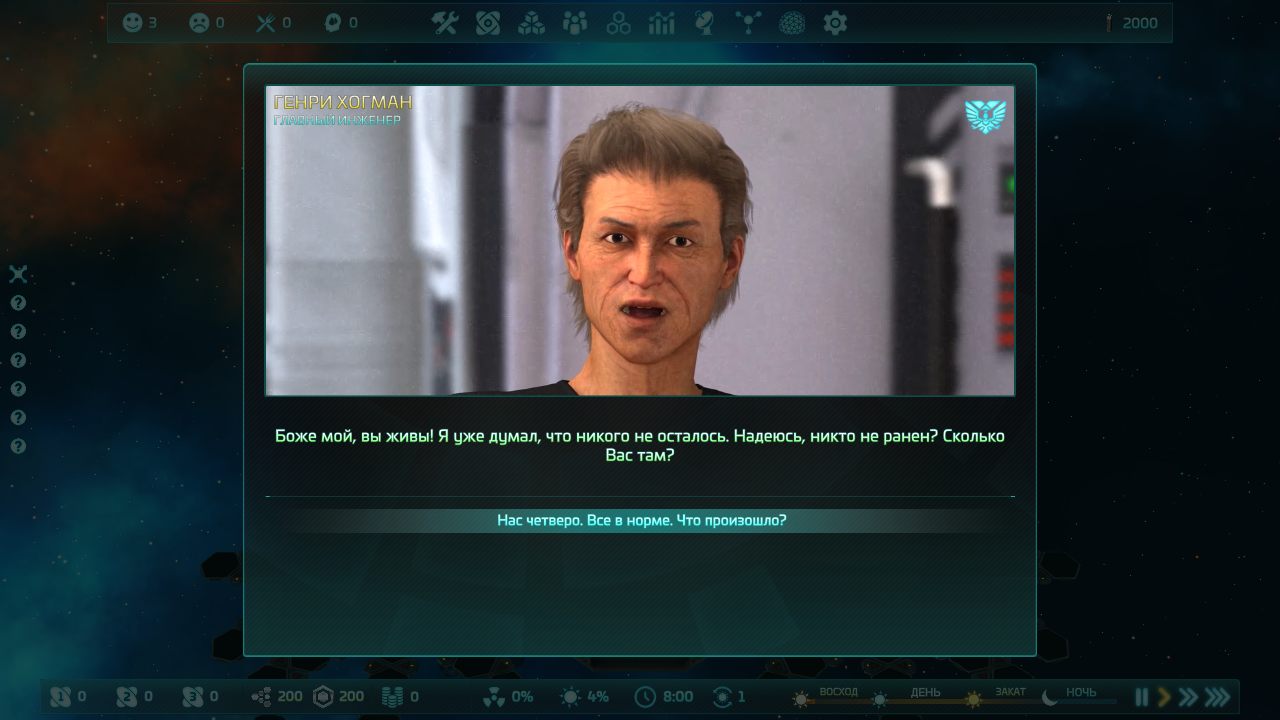Open the connected nodes network panel

tap(748, 23)
